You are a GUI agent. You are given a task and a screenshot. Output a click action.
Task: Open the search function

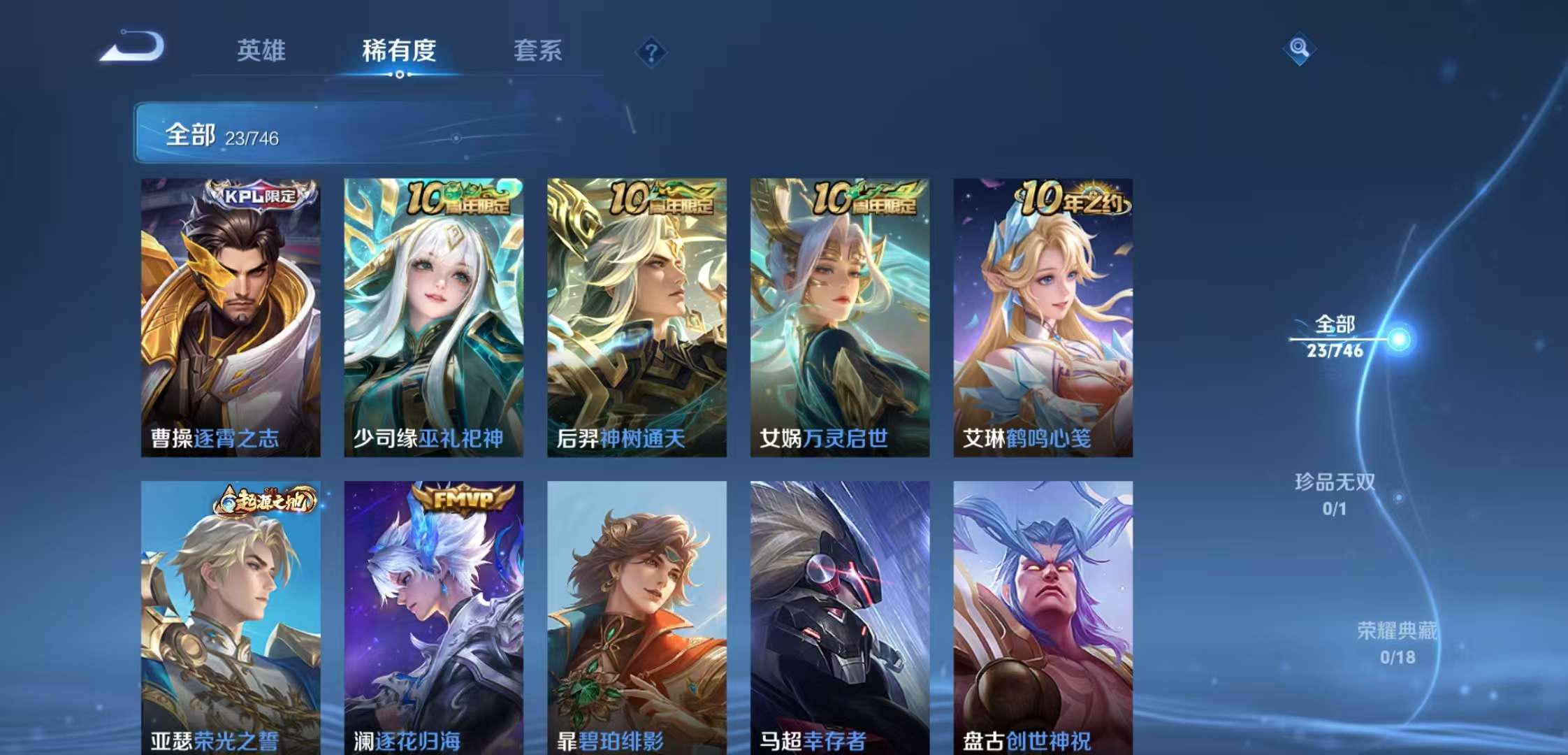pos(1301,50)
